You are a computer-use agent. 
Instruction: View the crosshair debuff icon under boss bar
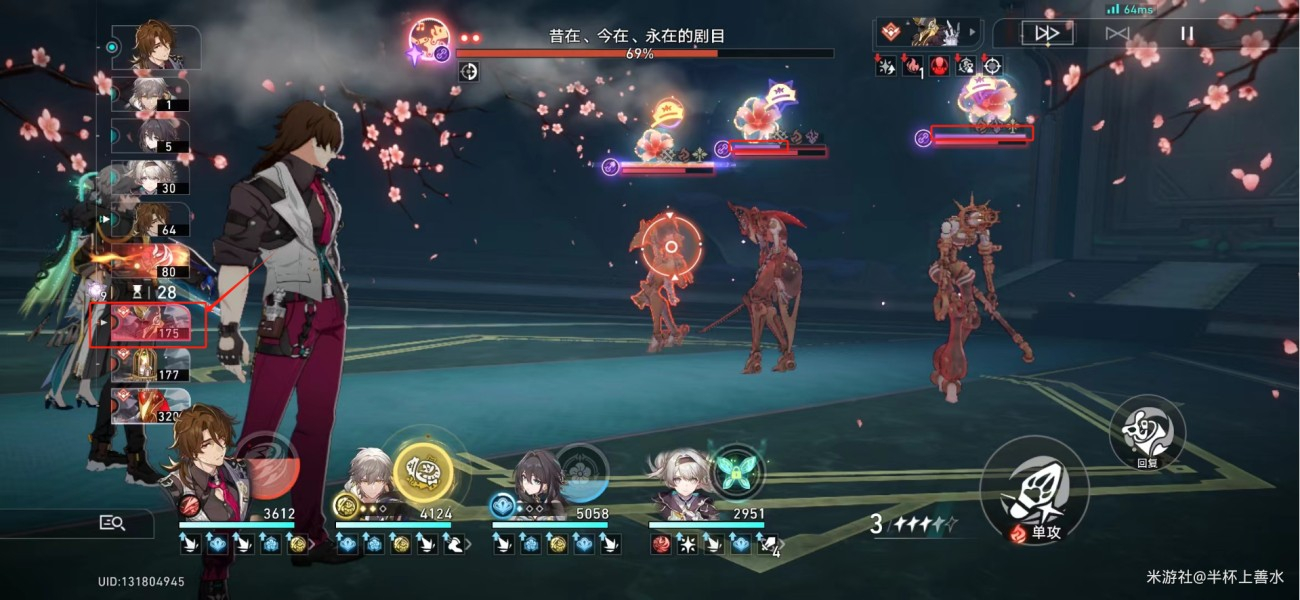pyautogui.click(x=468, y=71)
